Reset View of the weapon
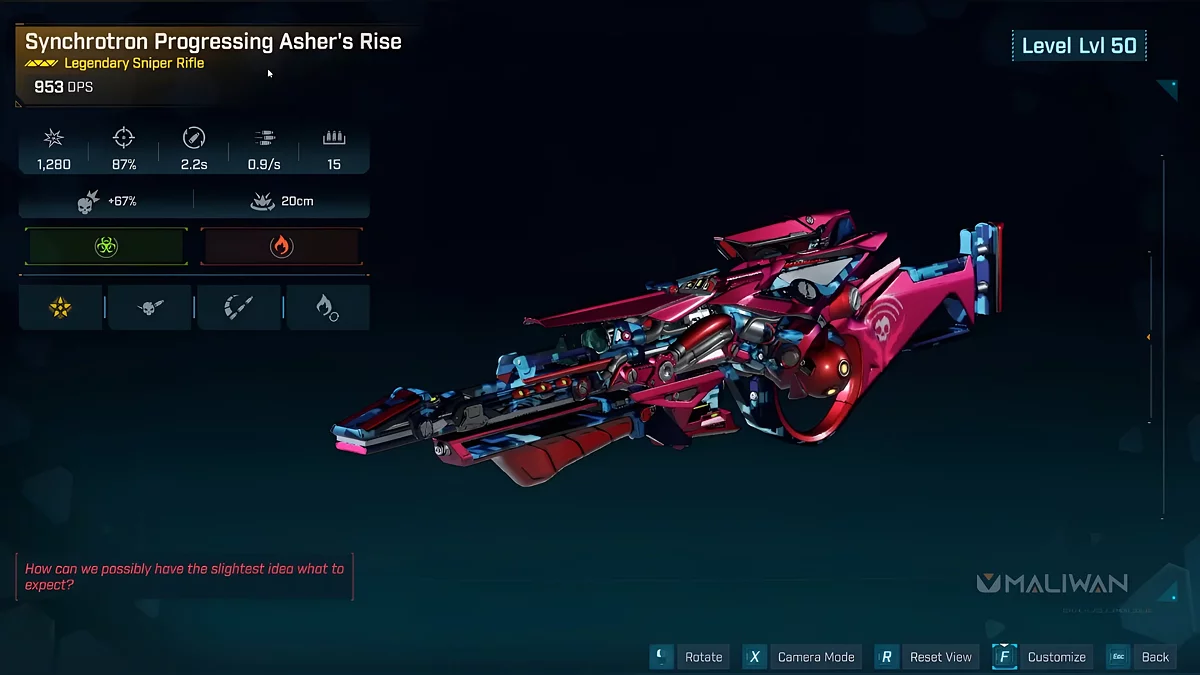Screen dimensions: 1200x675 pyautogui.click(x=927, y=657)
